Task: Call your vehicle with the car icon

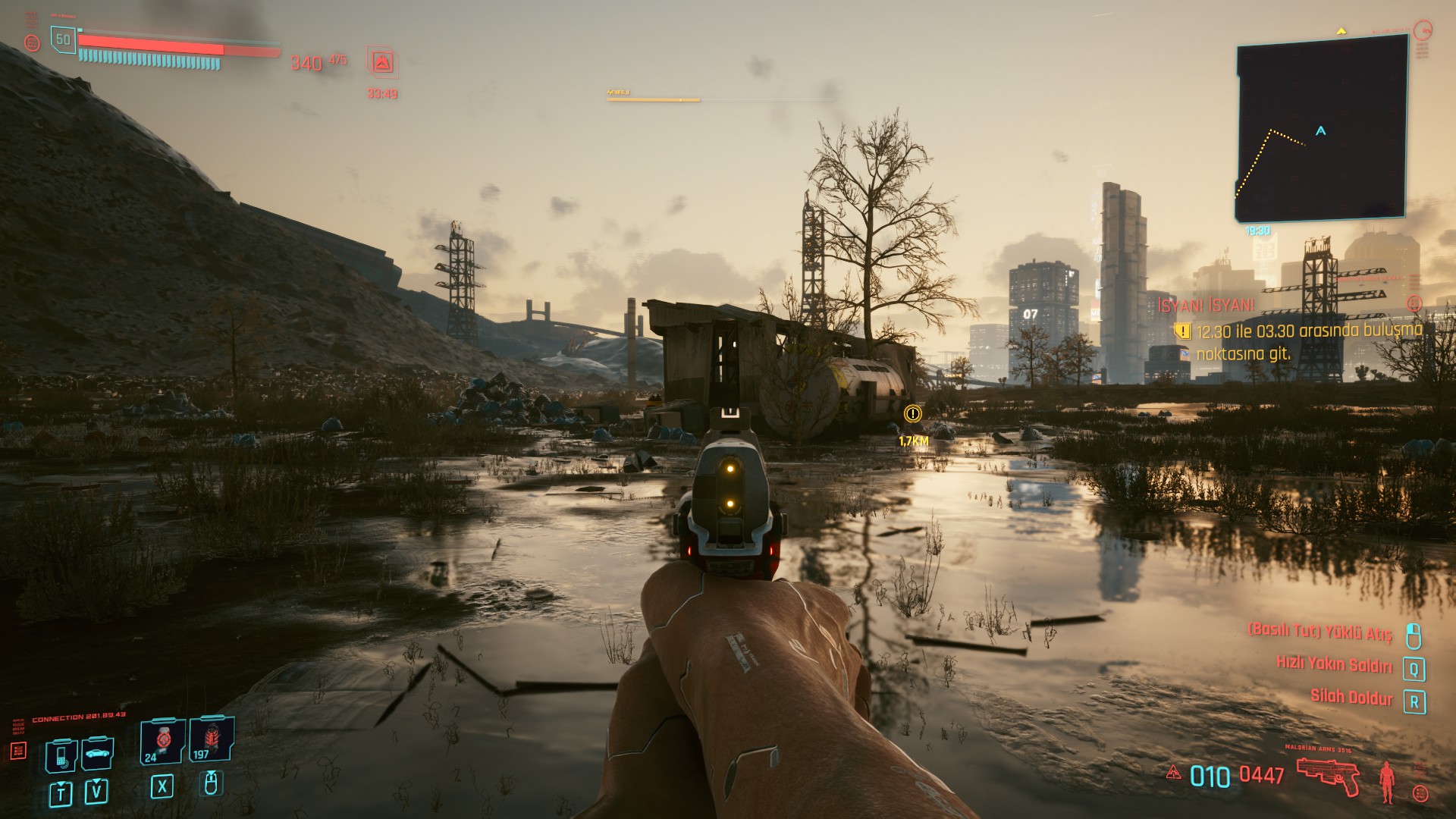Action: (x=97, y=753)
